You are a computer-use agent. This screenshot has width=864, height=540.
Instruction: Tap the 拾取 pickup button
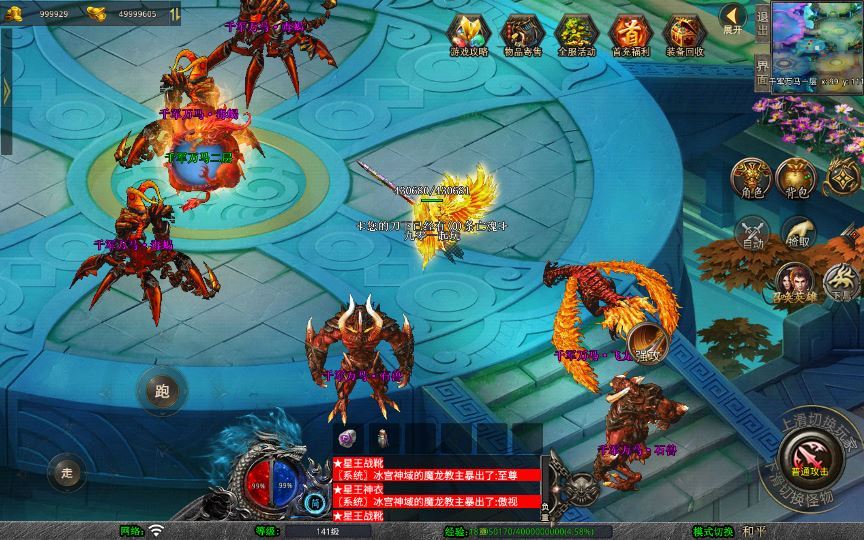798,234
